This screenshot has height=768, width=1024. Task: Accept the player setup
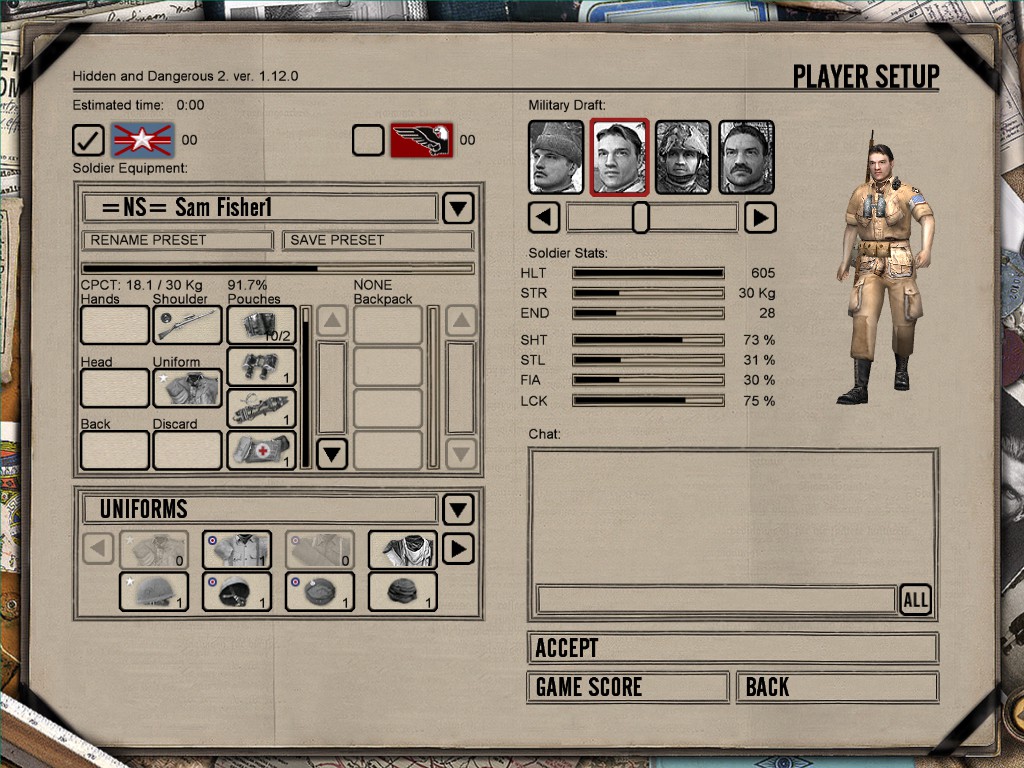click(x=732, y=648)
